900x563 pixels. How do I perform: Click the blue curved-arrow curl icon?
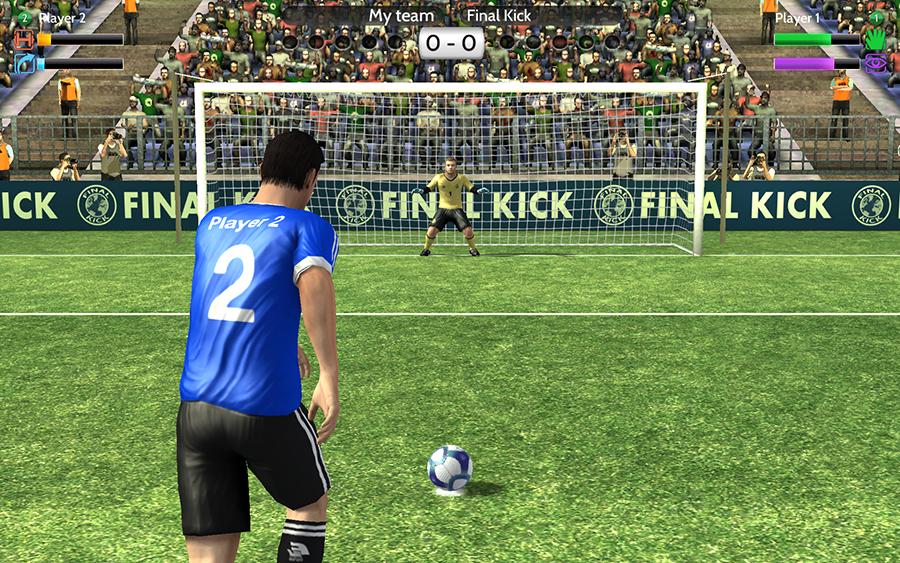24,64
